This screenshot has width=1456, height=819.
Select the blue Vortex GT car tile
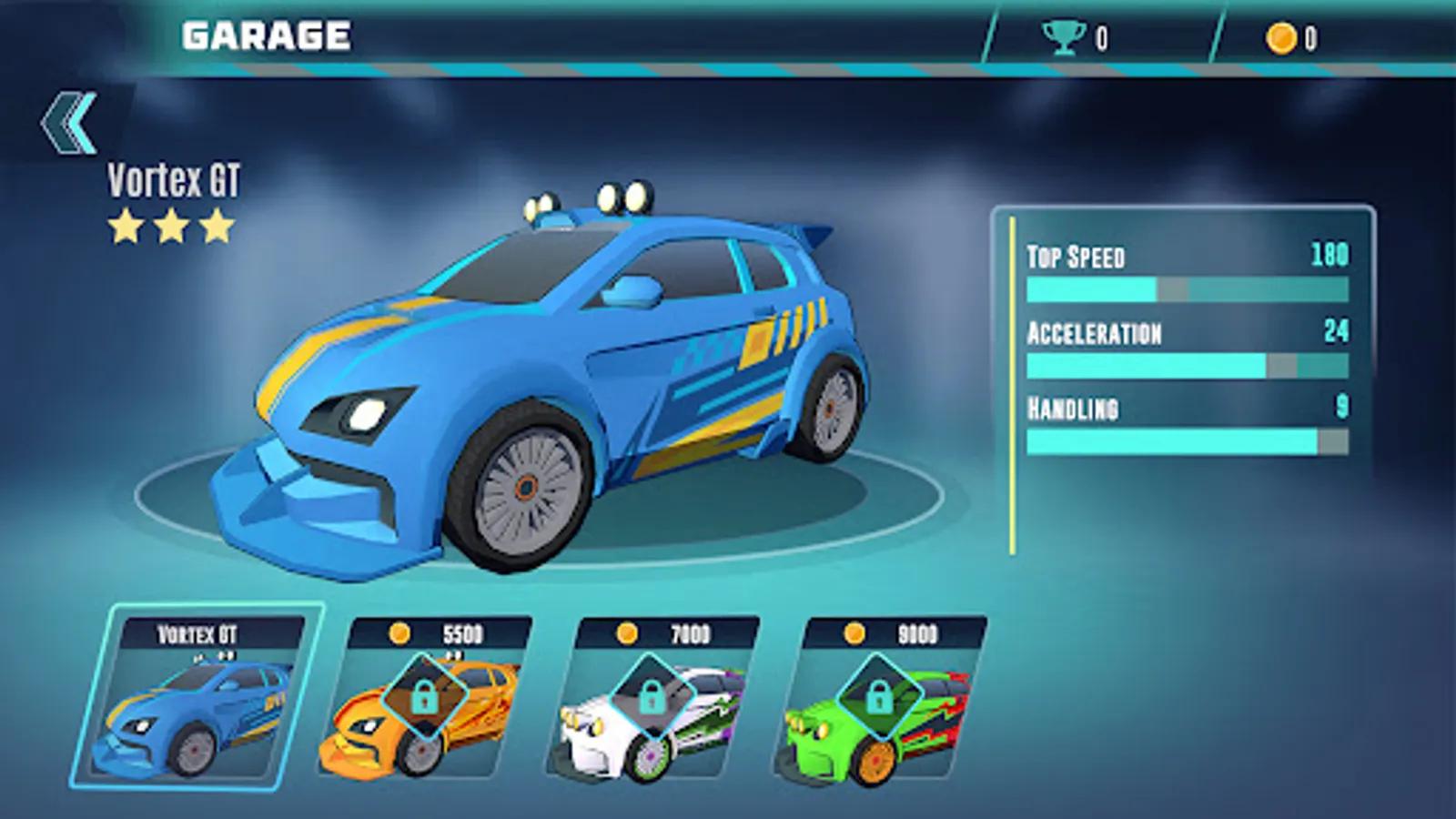tap(196, 699)
